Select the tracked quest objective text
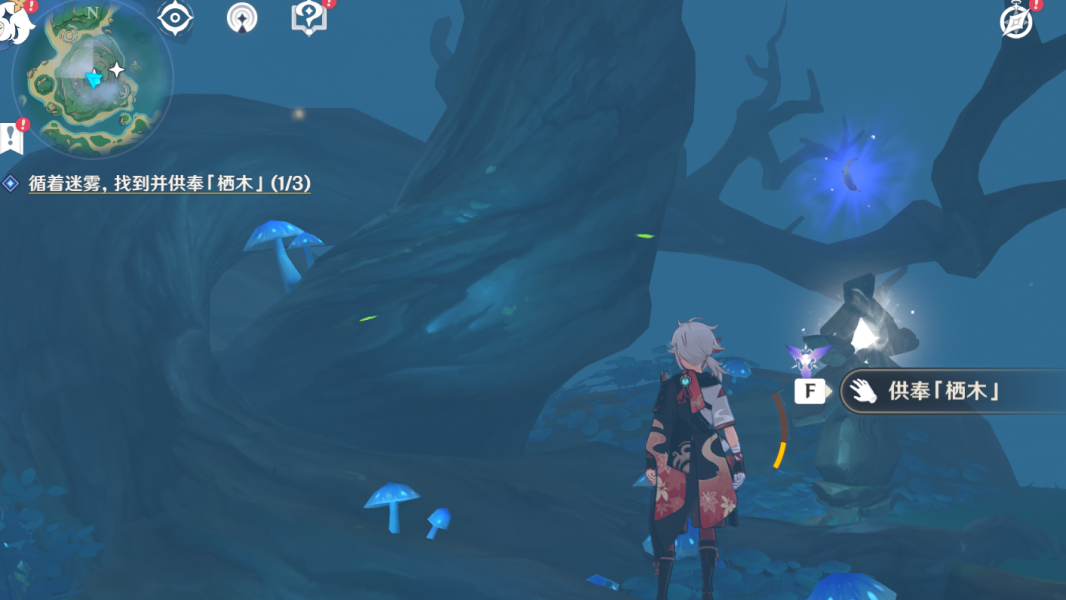 coord(169,184)
